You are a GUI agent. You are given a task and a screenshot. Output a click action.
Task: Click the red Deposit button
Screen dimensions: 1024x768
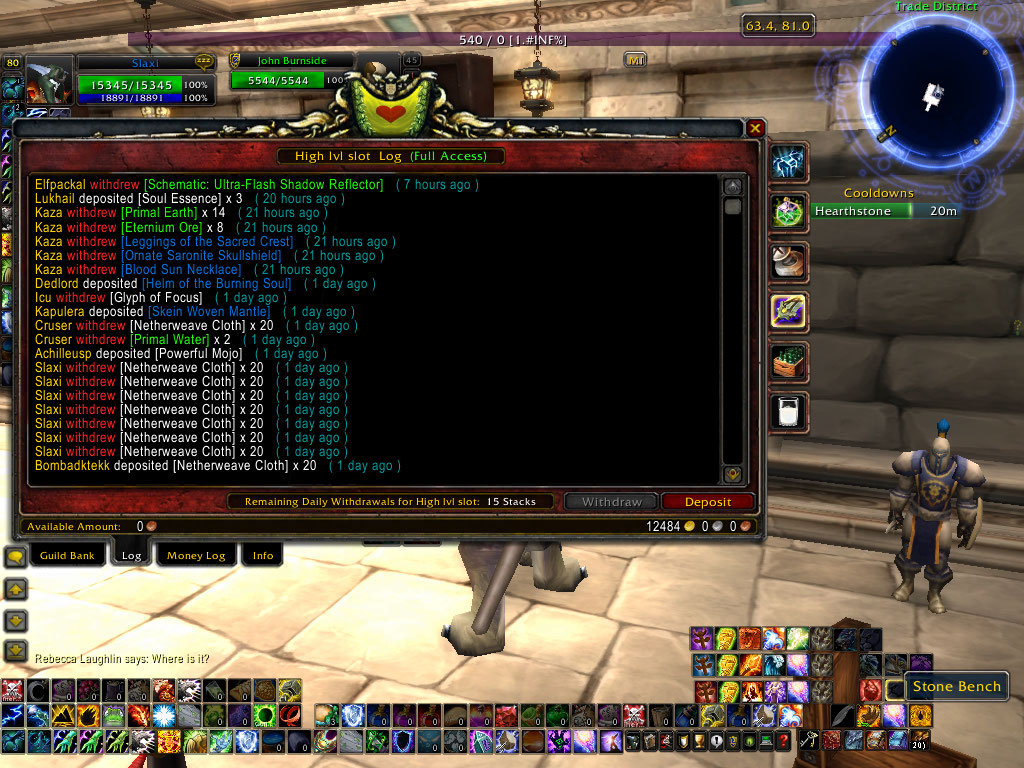coord(708,502)
